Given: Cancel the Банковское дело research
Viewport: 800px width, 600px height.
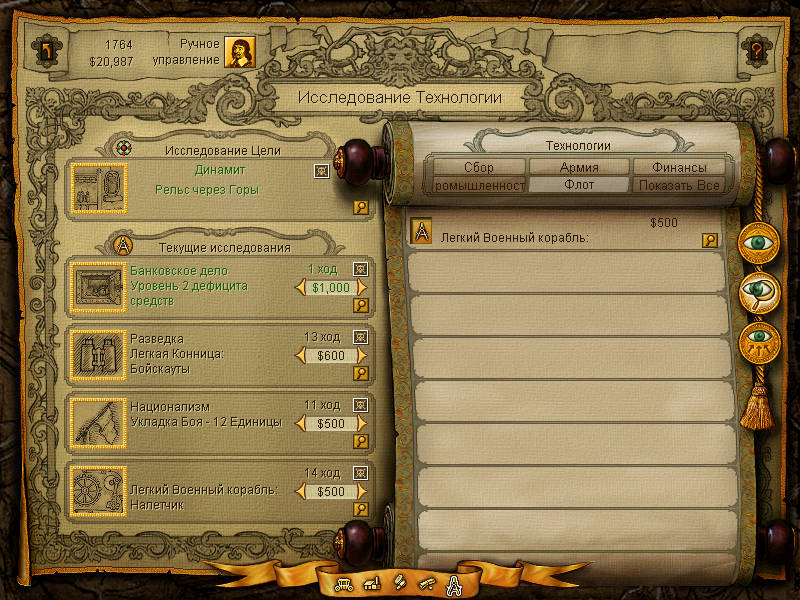Looking at the screenshot, I should point(361,269).
